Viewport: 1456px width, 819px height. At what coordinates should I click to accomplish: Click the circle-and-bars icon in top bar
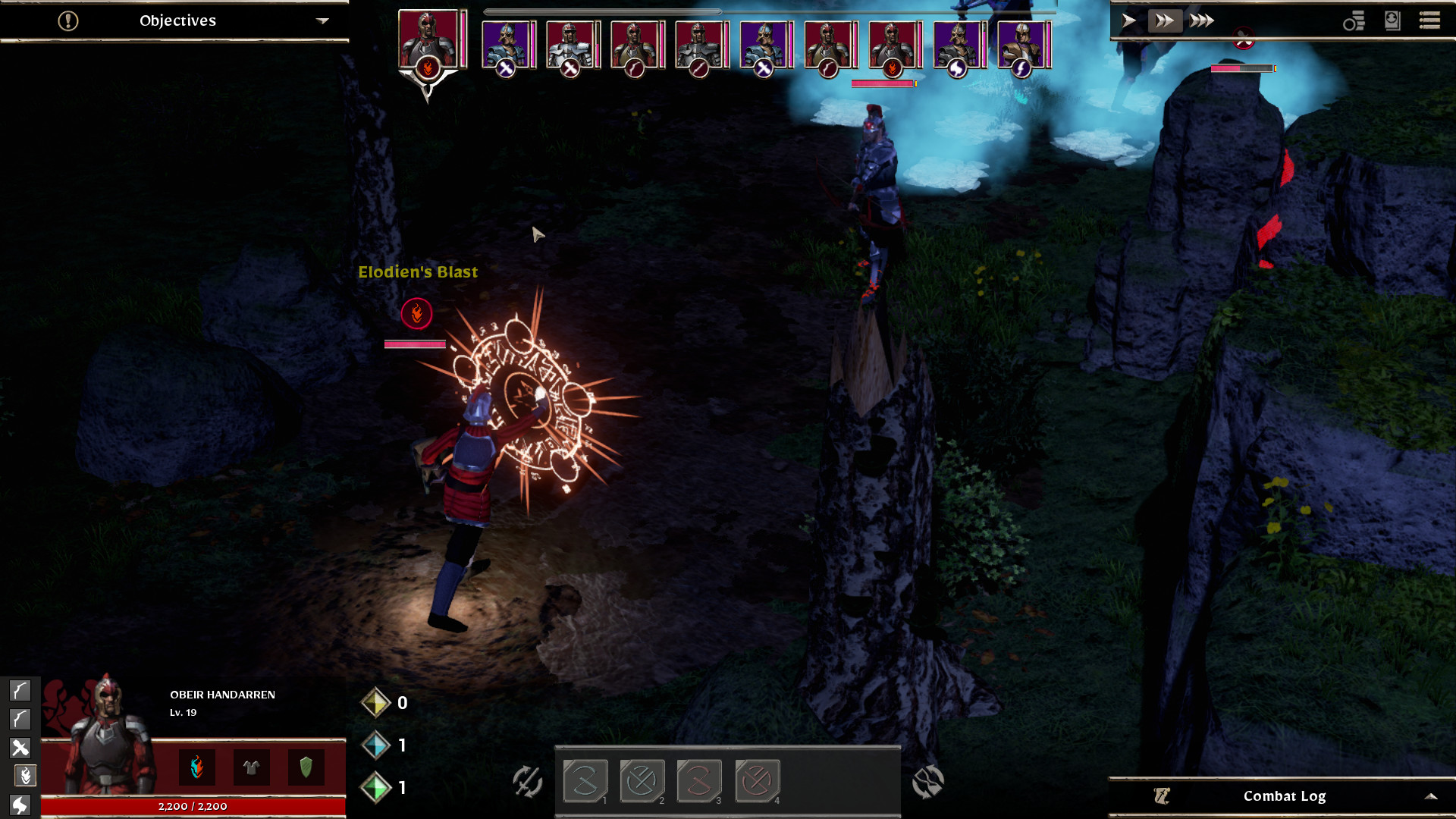1354,20
